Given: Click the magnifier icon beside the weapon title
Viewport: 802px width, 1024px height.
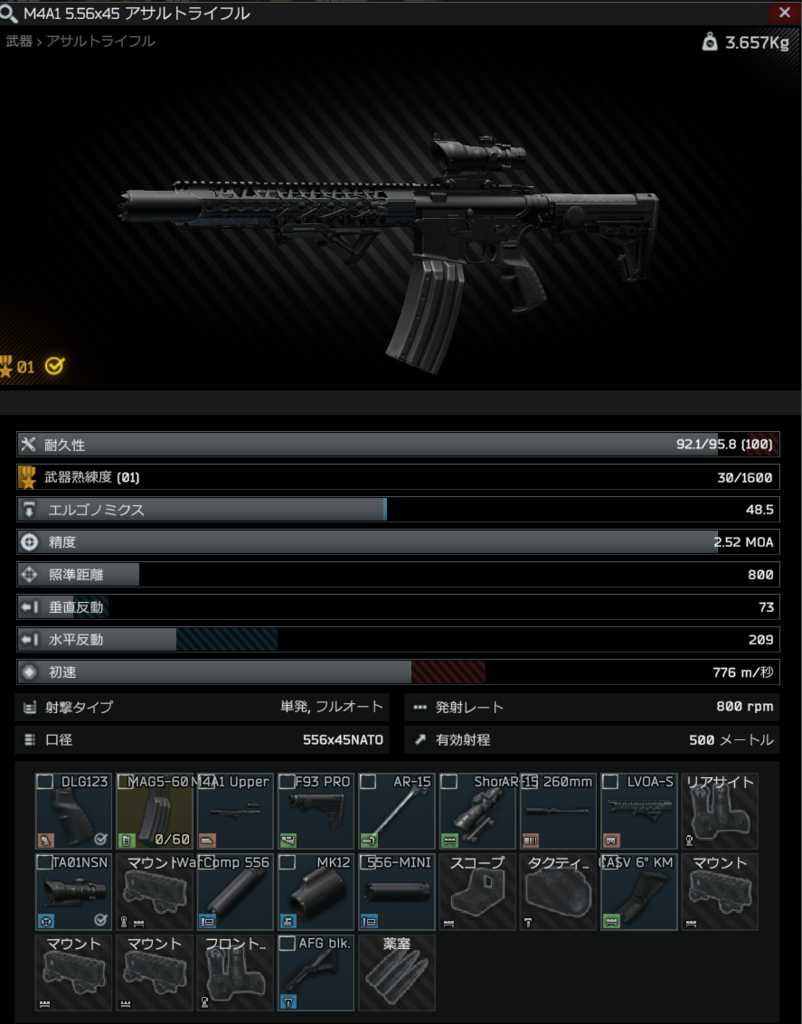Looking at the screenshot, I should [11, 13].
